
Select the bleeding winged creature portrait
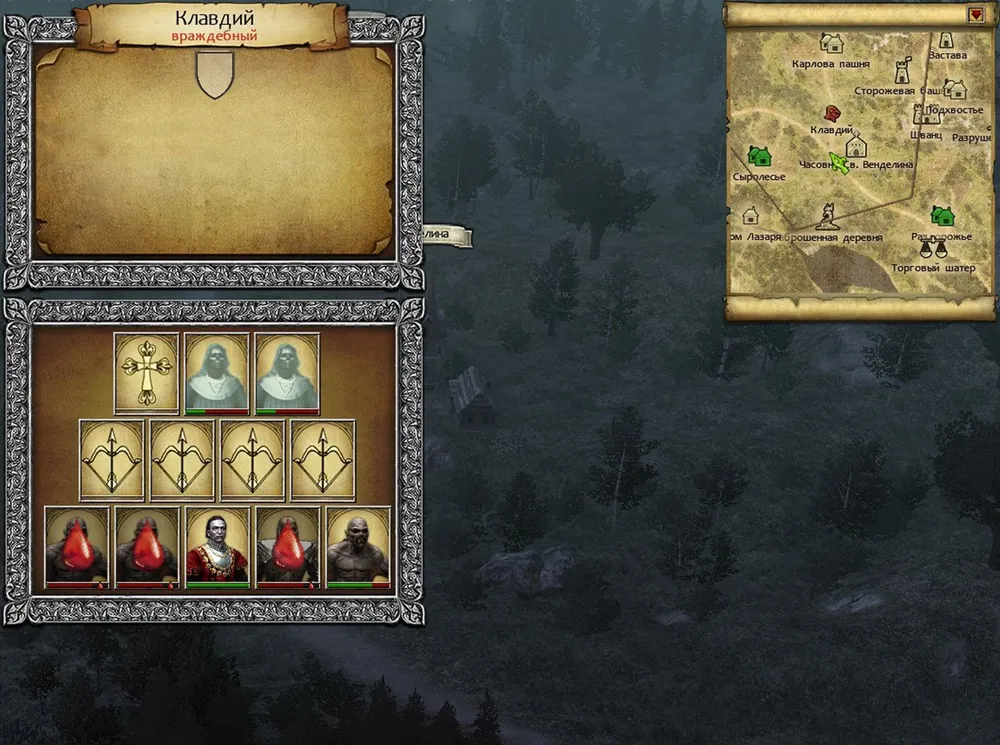click(287, 545)
